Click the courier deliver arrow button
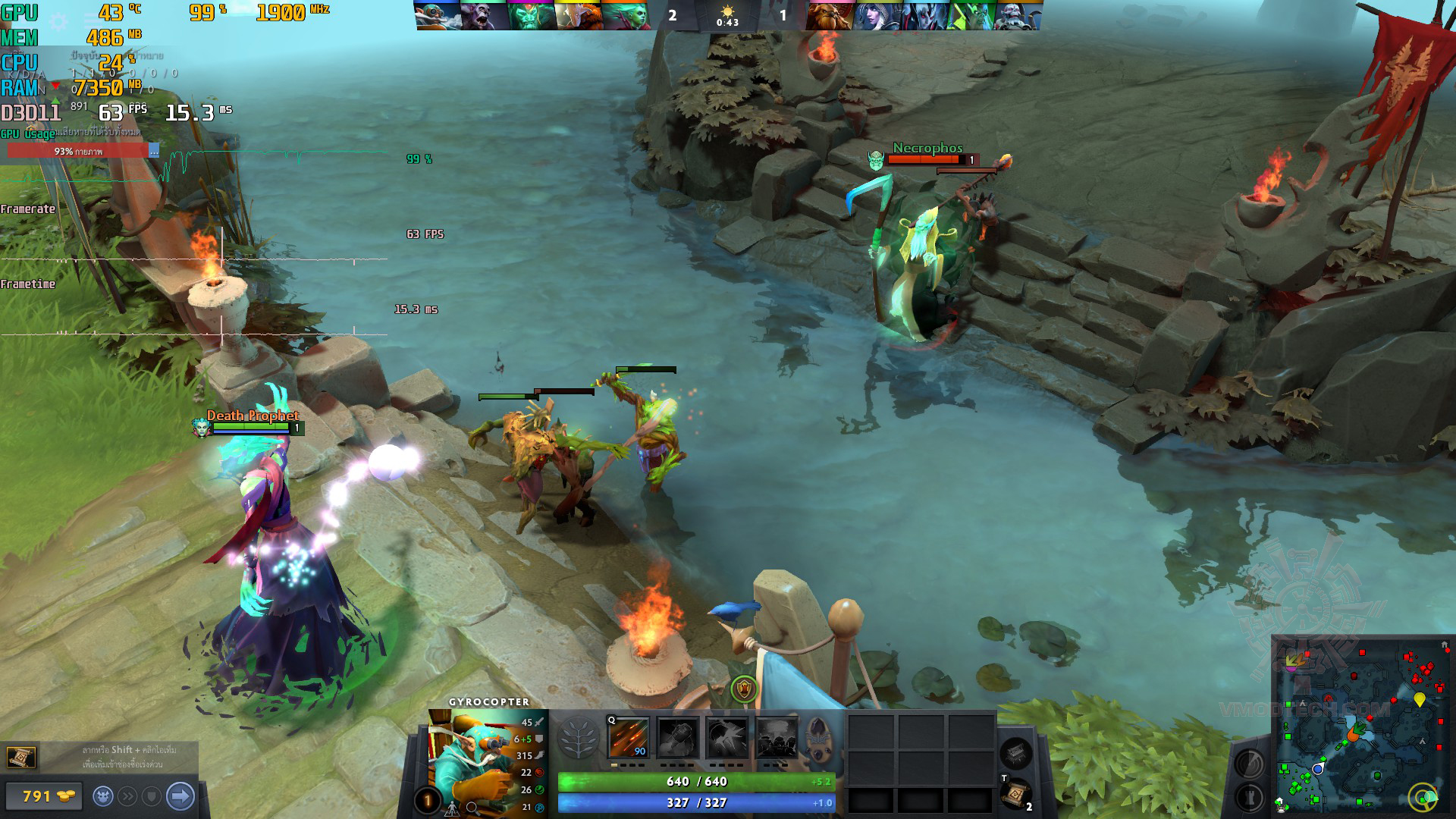The width and height of the screenshot is (1456, 819). (x=180, y=796)
